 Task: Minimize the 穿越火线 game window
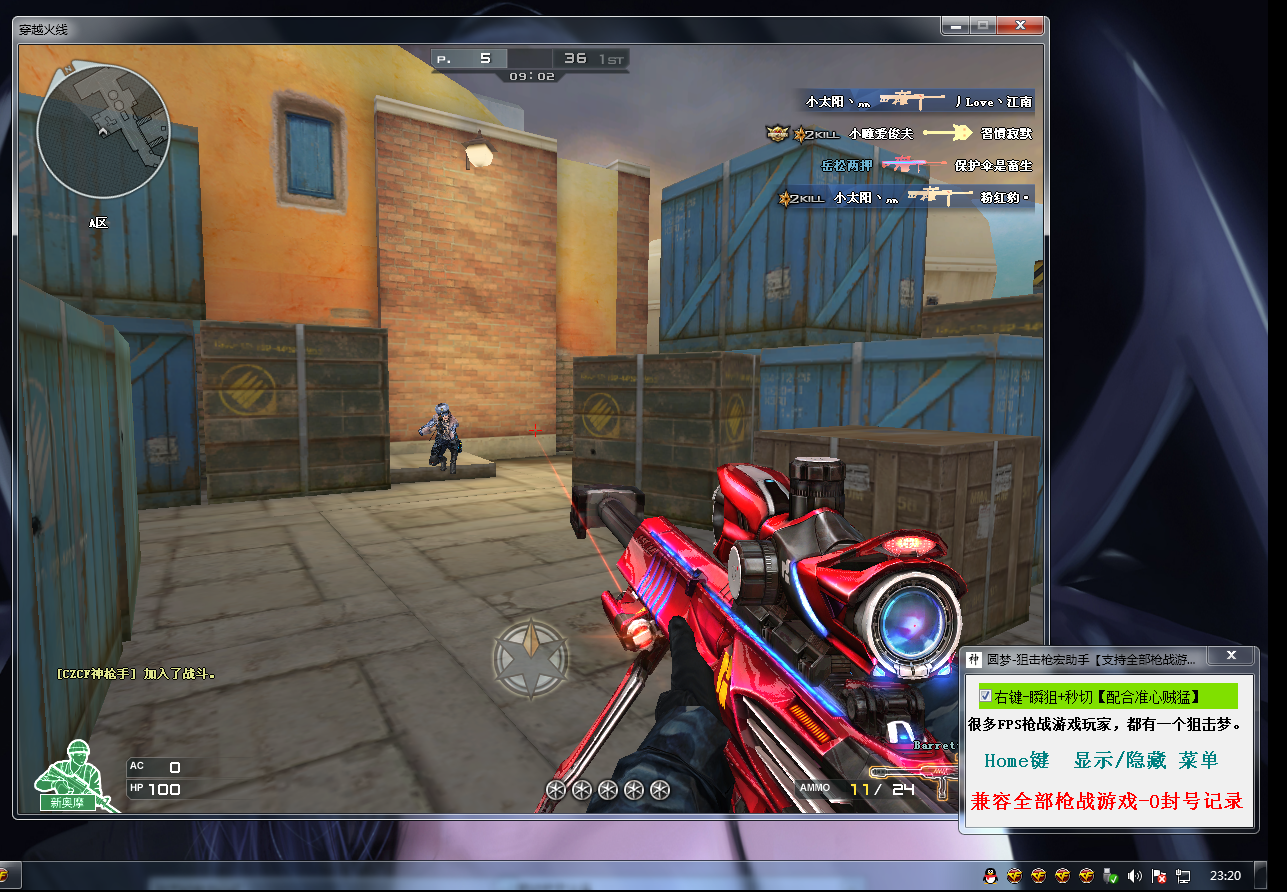tap(957, 25)
